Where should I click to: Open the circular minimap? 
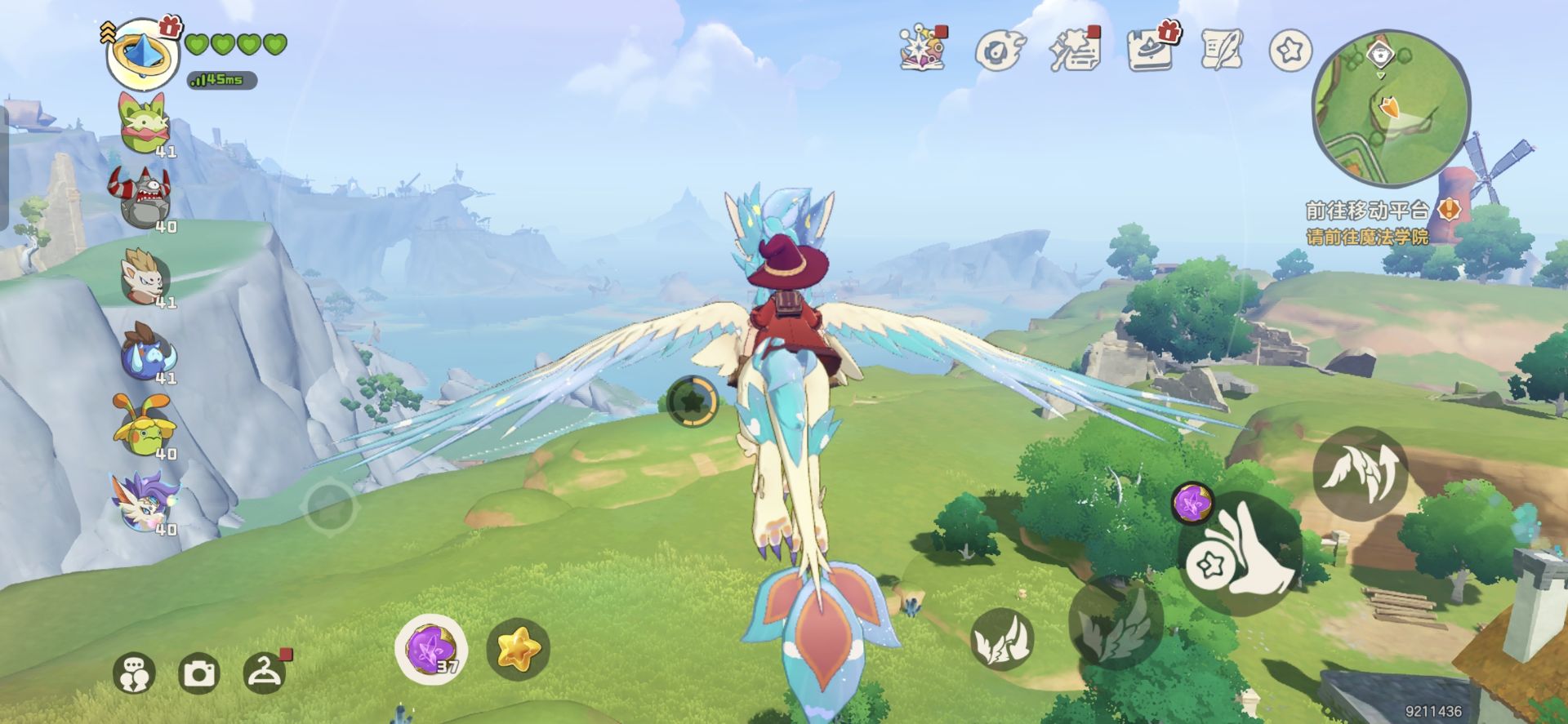(1390, 108)
